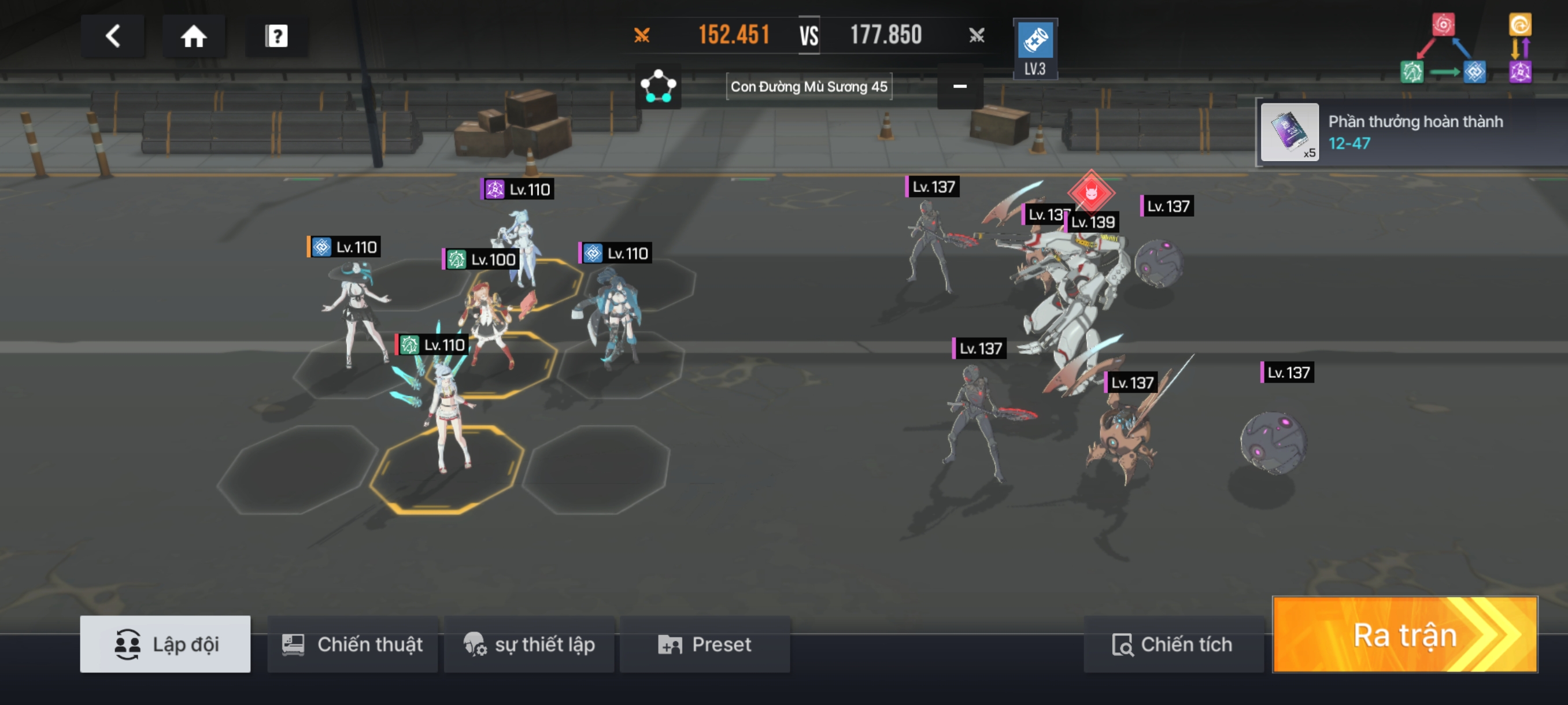Start battle with Ra trận button
This screenshot has height=705, width=1568.
(x=1405, y=634)
